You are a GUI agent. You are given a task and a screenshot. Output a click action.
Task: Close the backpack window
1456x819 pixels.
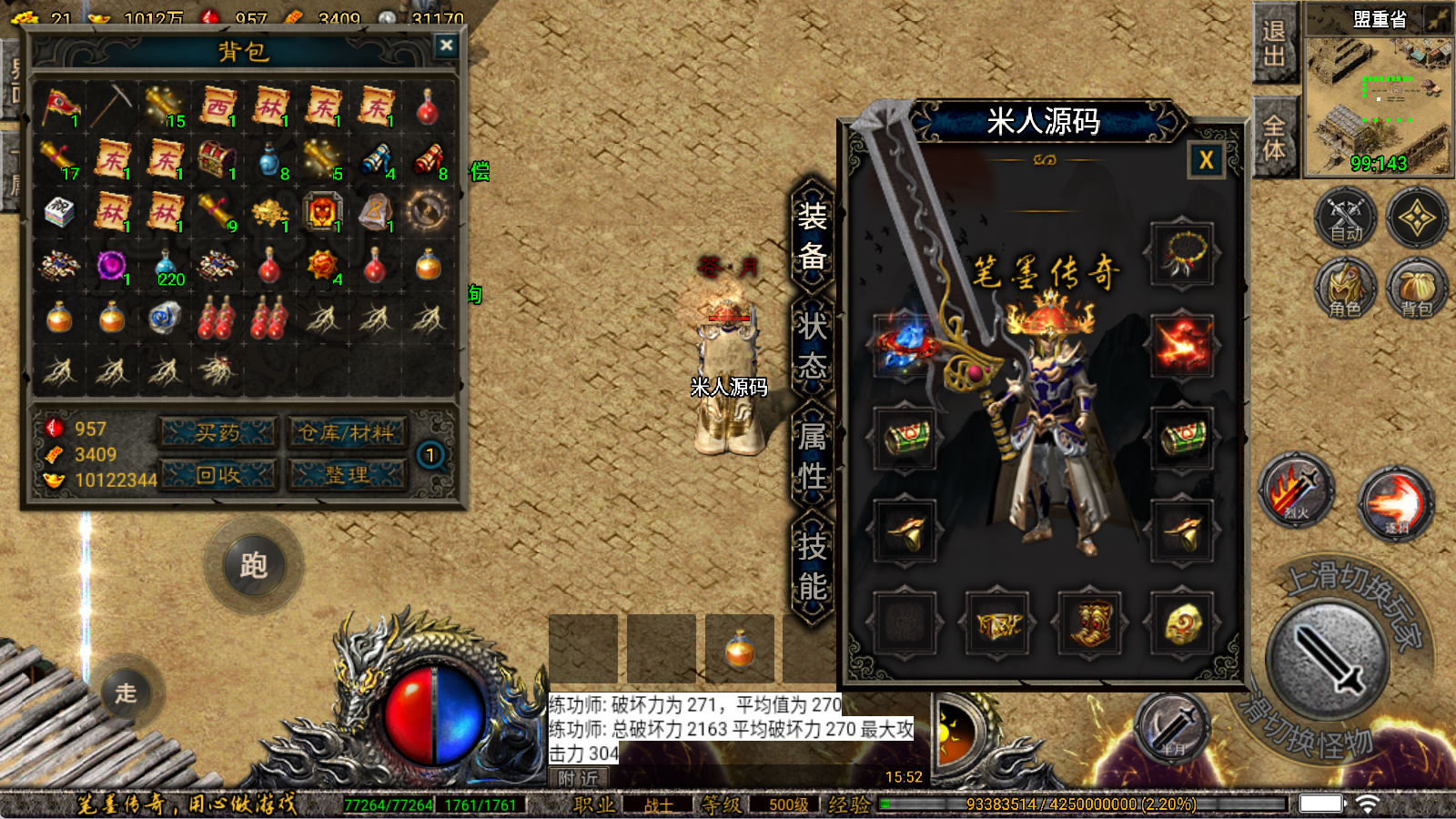click(446, 45)
